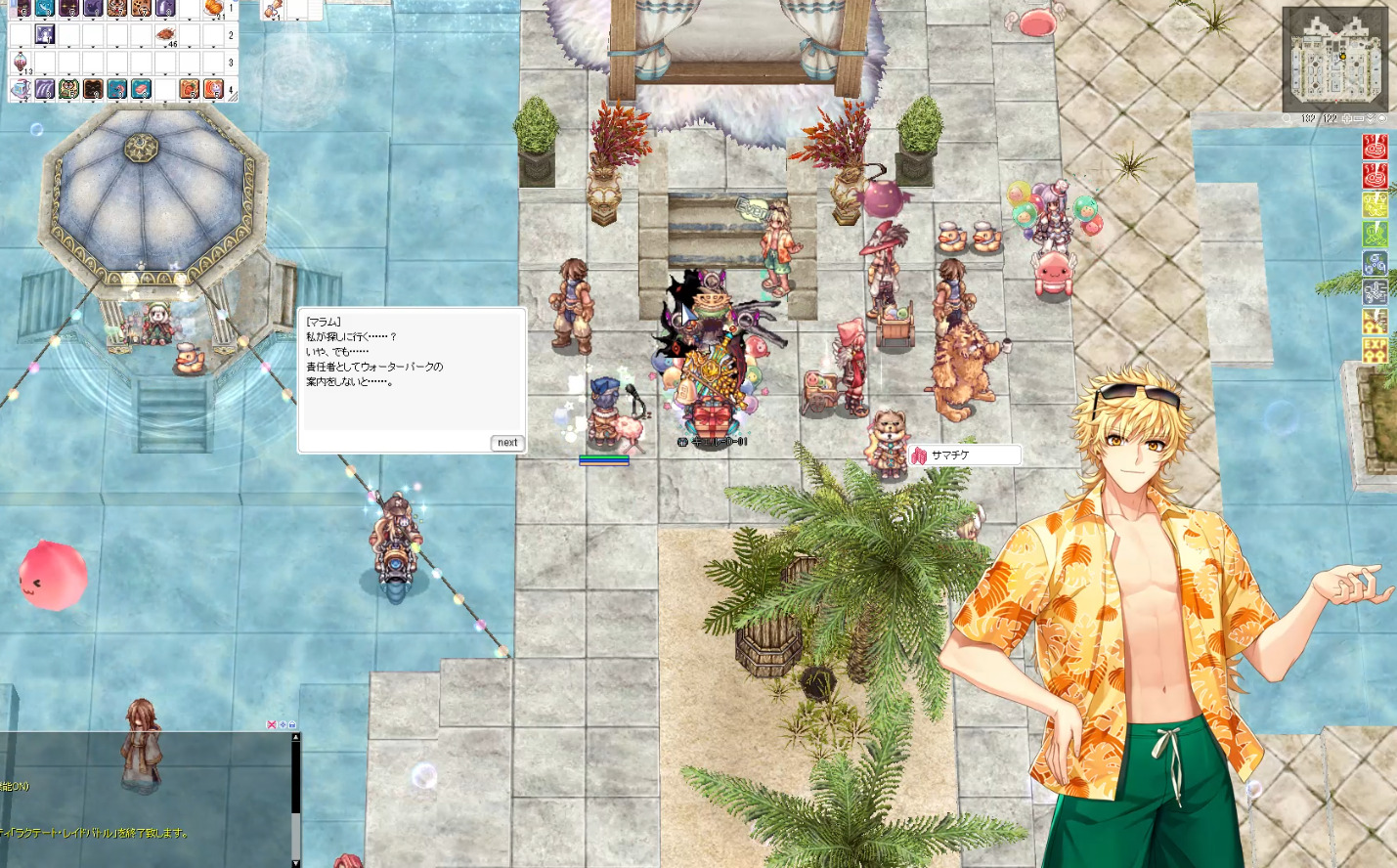1397x868 pixels.
Task: Click the black cat skill icon in hotbar row 4
Action: (93, 89)
